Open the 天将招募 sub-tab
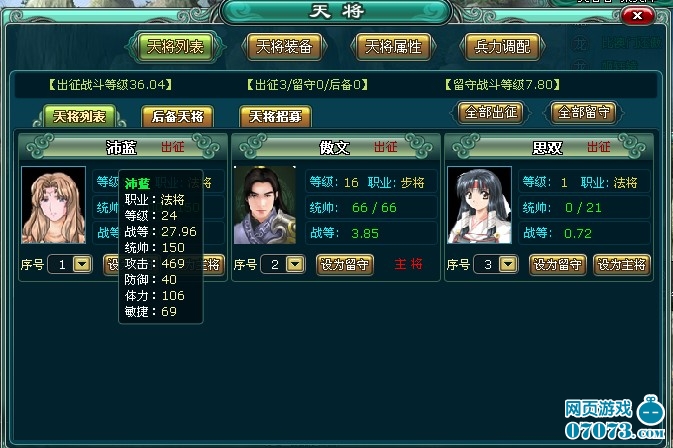 pos(275,116)
